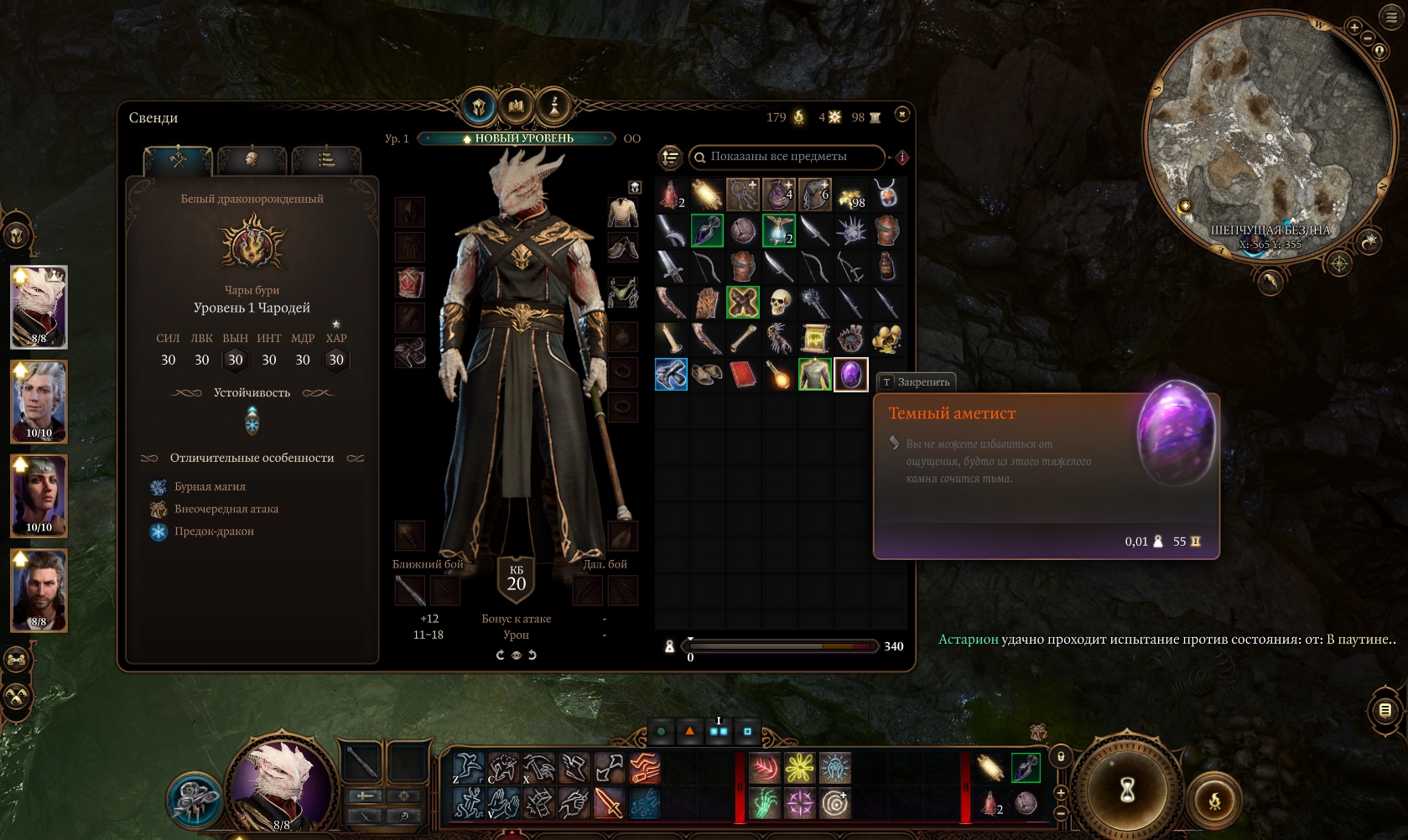The image size is (1408, 840).
Task: Zoom in the minimap with plus button
Action: point(1353,27)
